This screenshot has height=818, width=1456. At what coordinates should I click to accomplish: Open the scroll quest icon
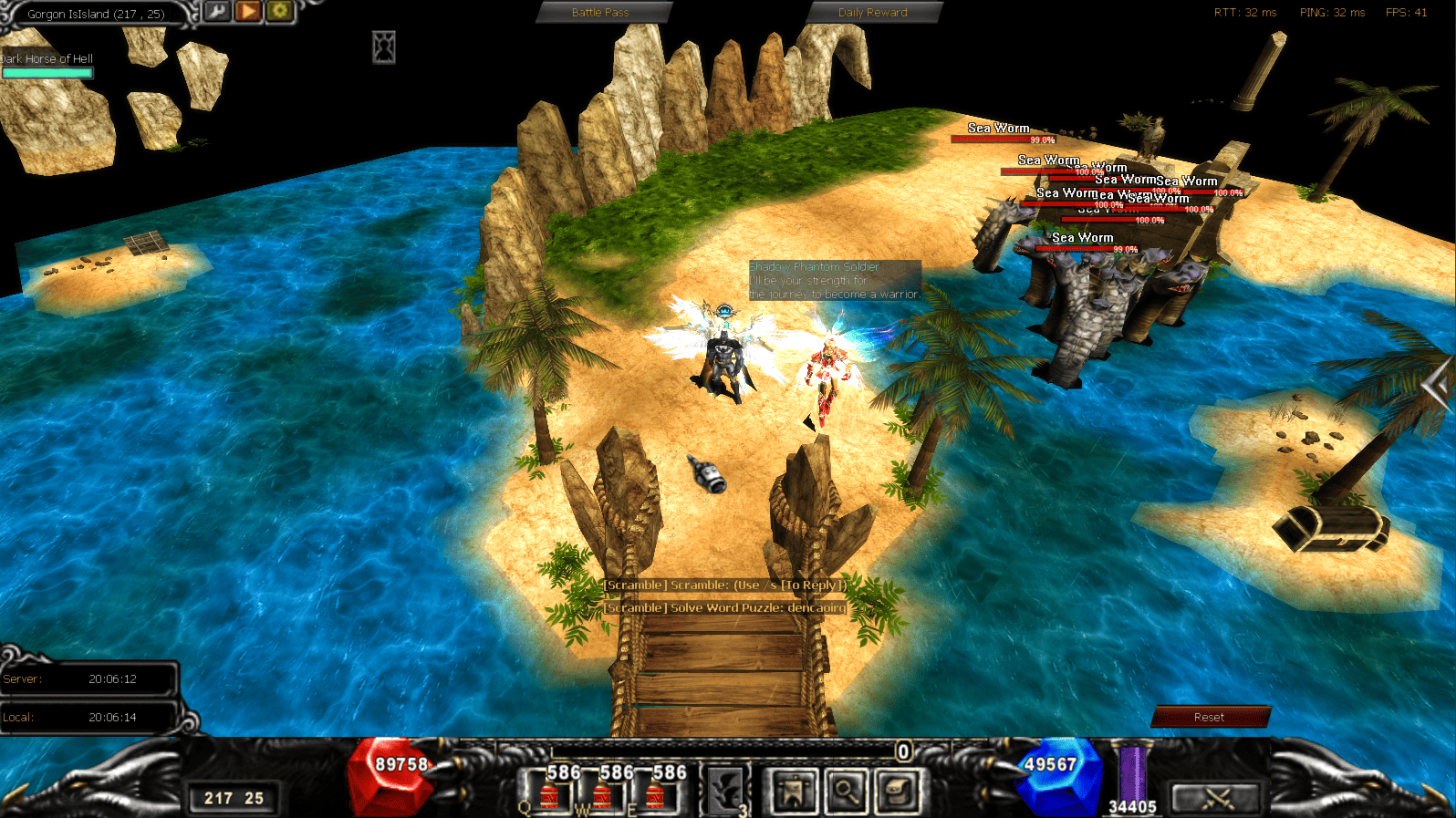[900, 791]
